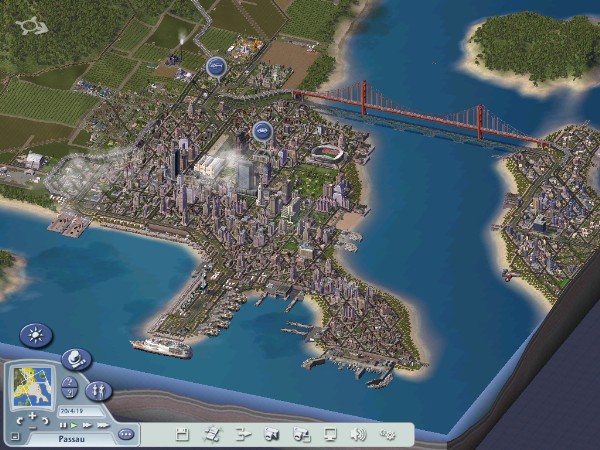Open the My Sim mode people button
The height and width of the screenshot is (450, 600).
coord(98,390)
